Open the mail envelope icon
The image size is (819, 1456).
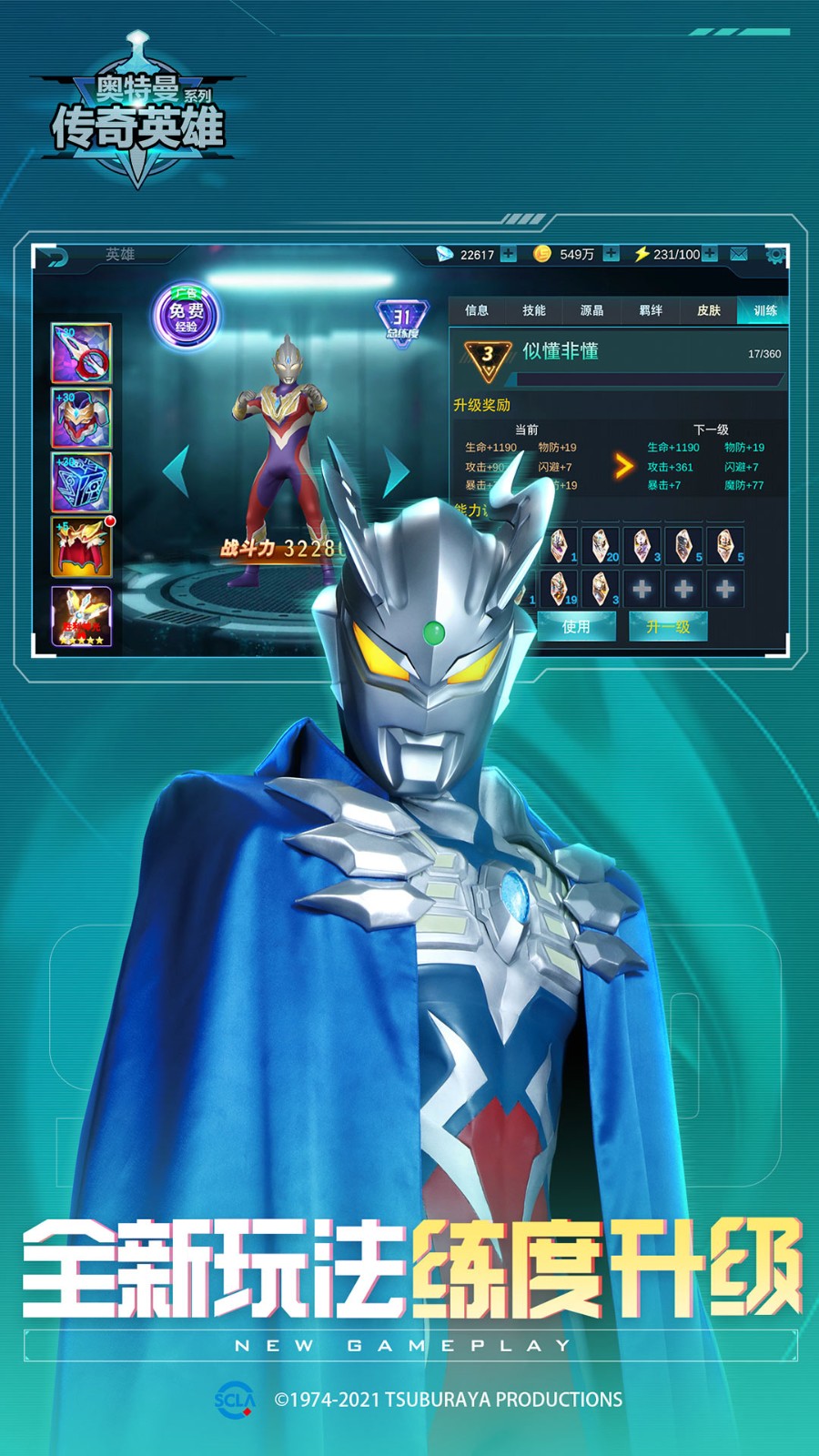click(739, 254)
